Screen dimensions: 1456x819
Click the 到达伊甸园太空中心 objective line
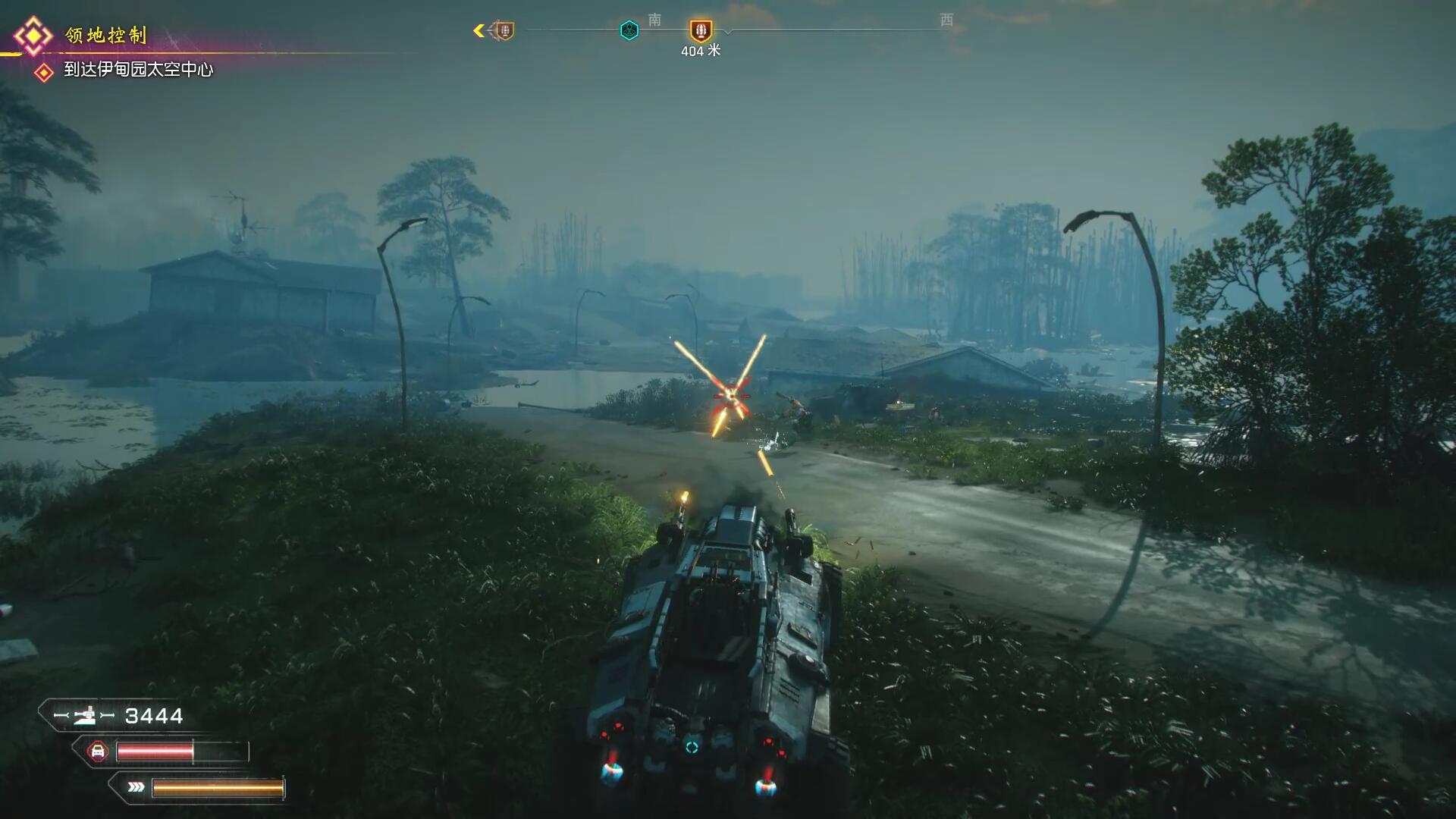coord(138,70)
